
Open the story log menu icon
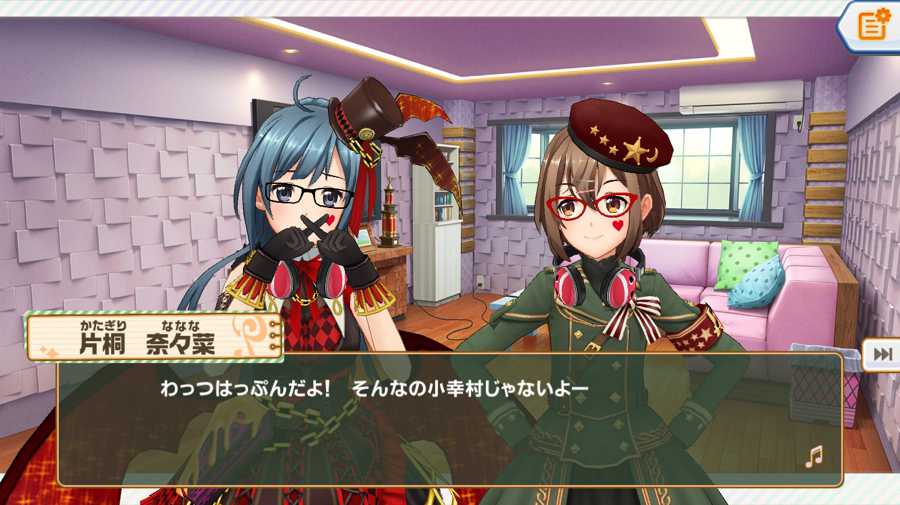[x=872, y=25]
